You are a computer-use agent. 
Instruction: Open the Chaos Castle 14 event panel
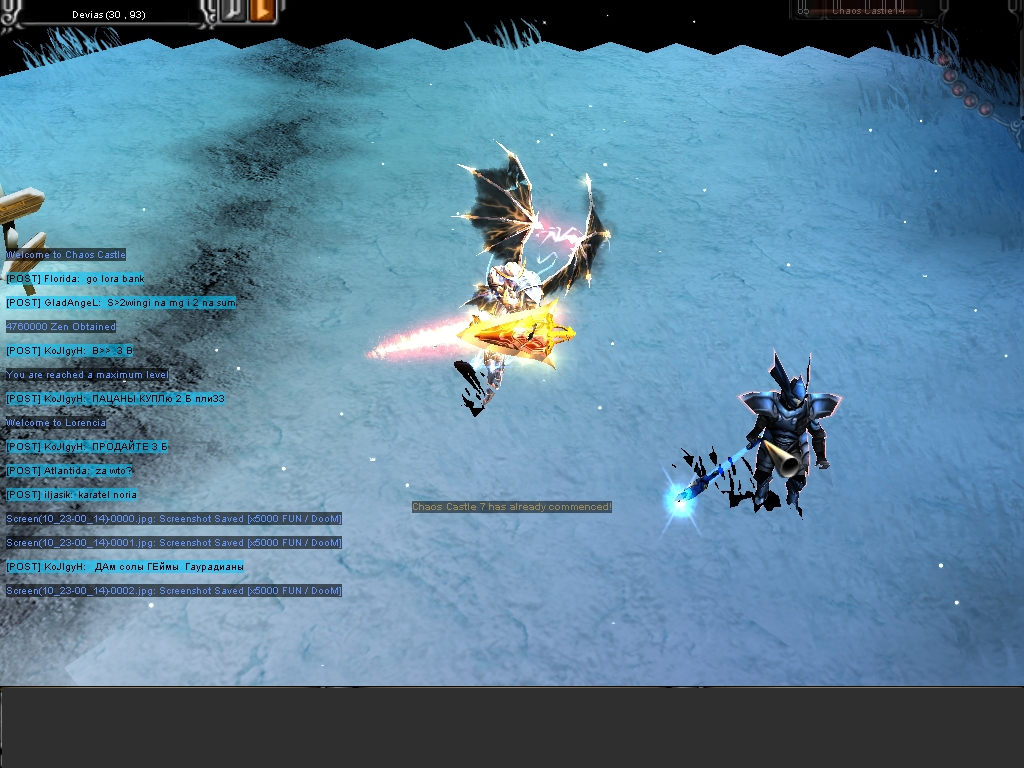[x=867, y=9]
